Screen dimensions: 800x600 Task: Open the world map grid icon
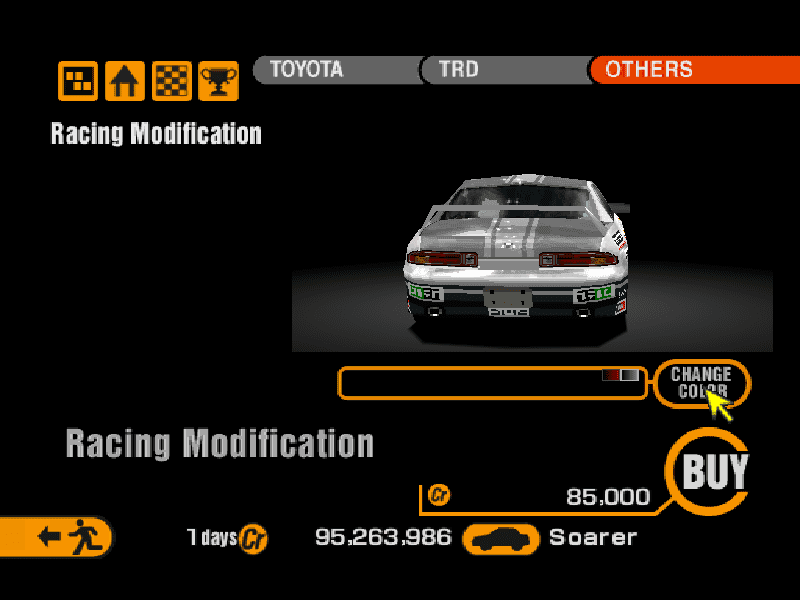(77, 81)
